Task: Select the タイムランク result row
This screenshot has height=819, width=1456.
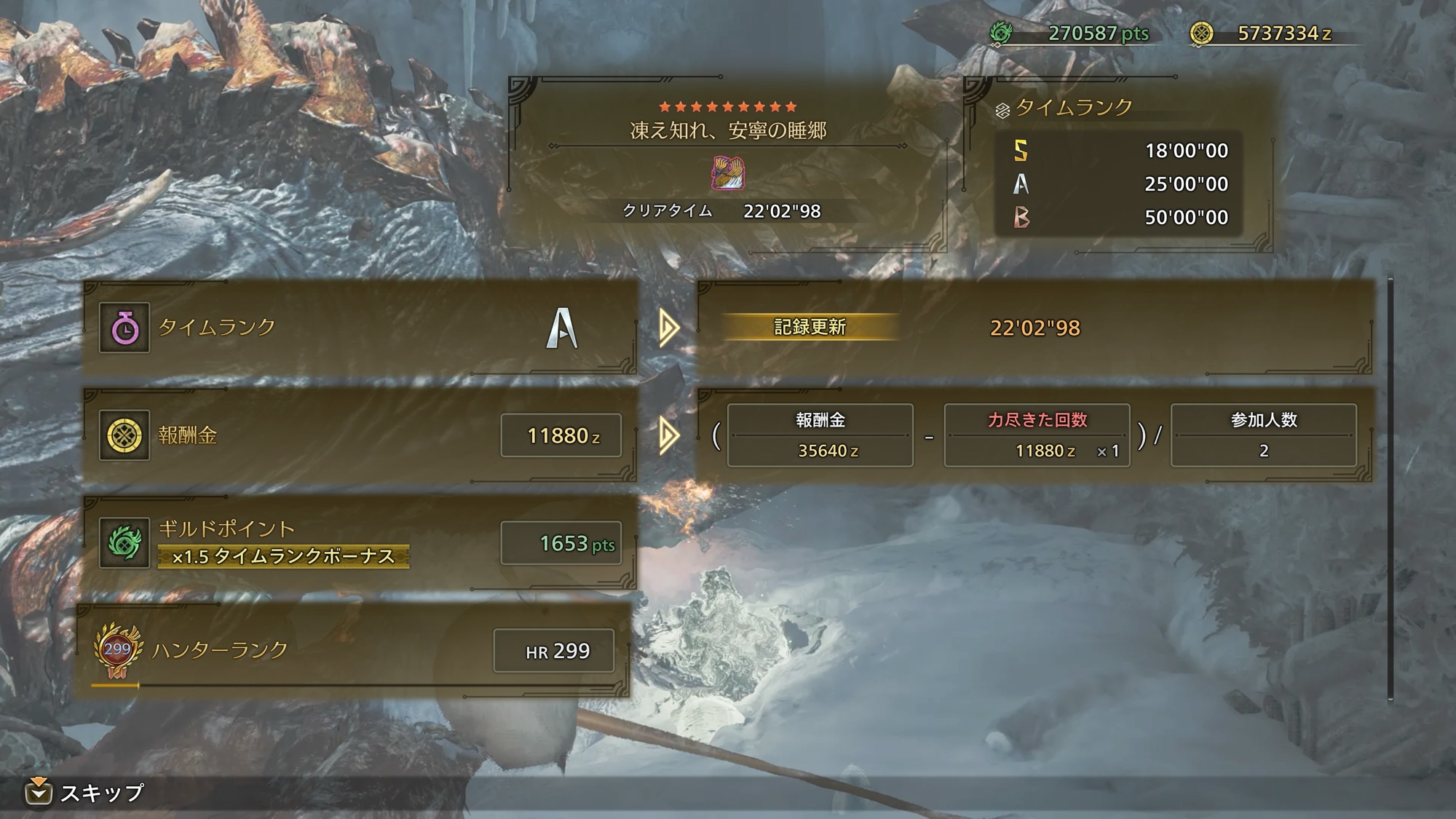Action: pos(360,328)
